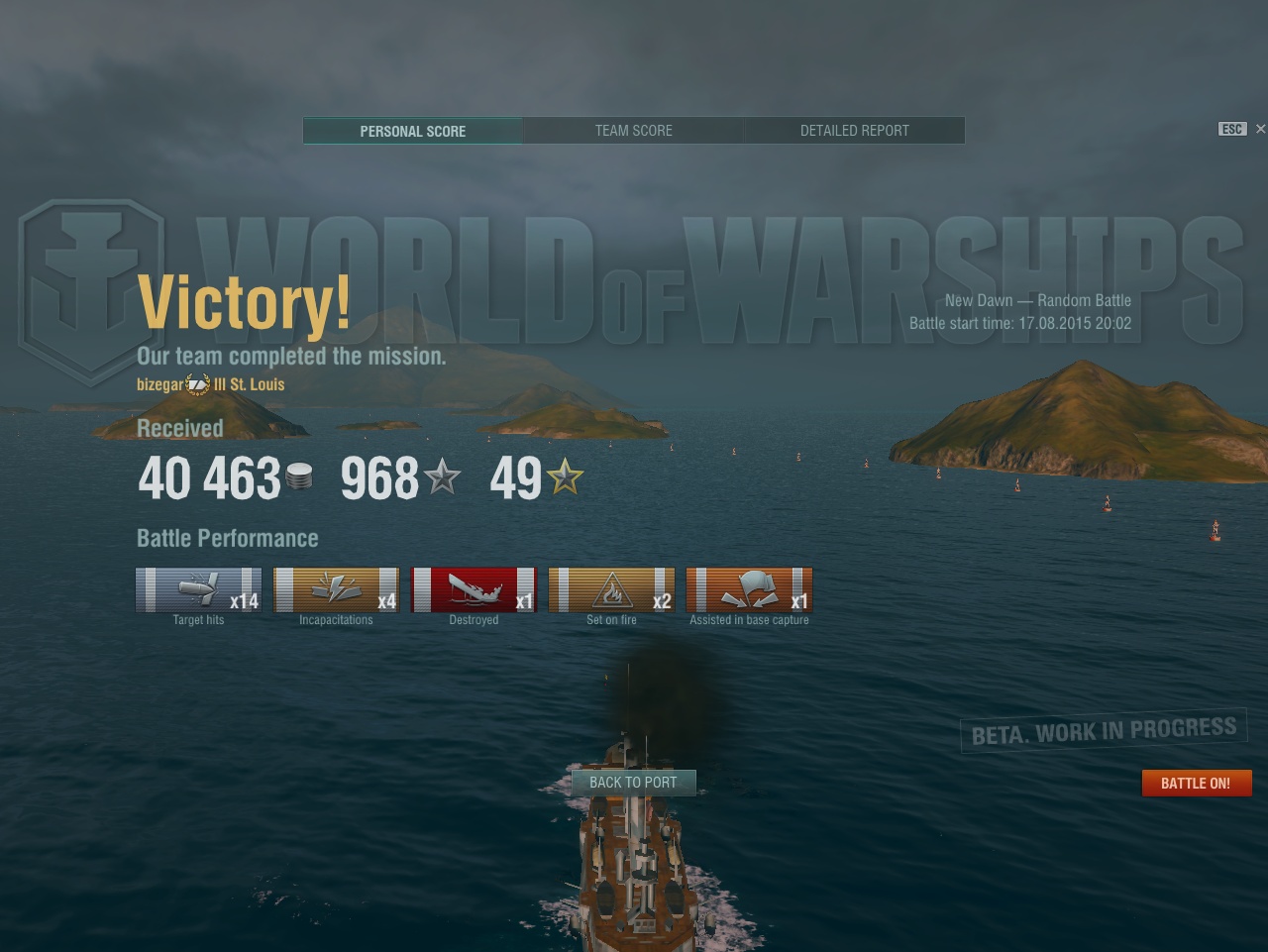The image size is (1268, 952).
Task: Click the Target hits ribbon
Action: click(198, 590)
